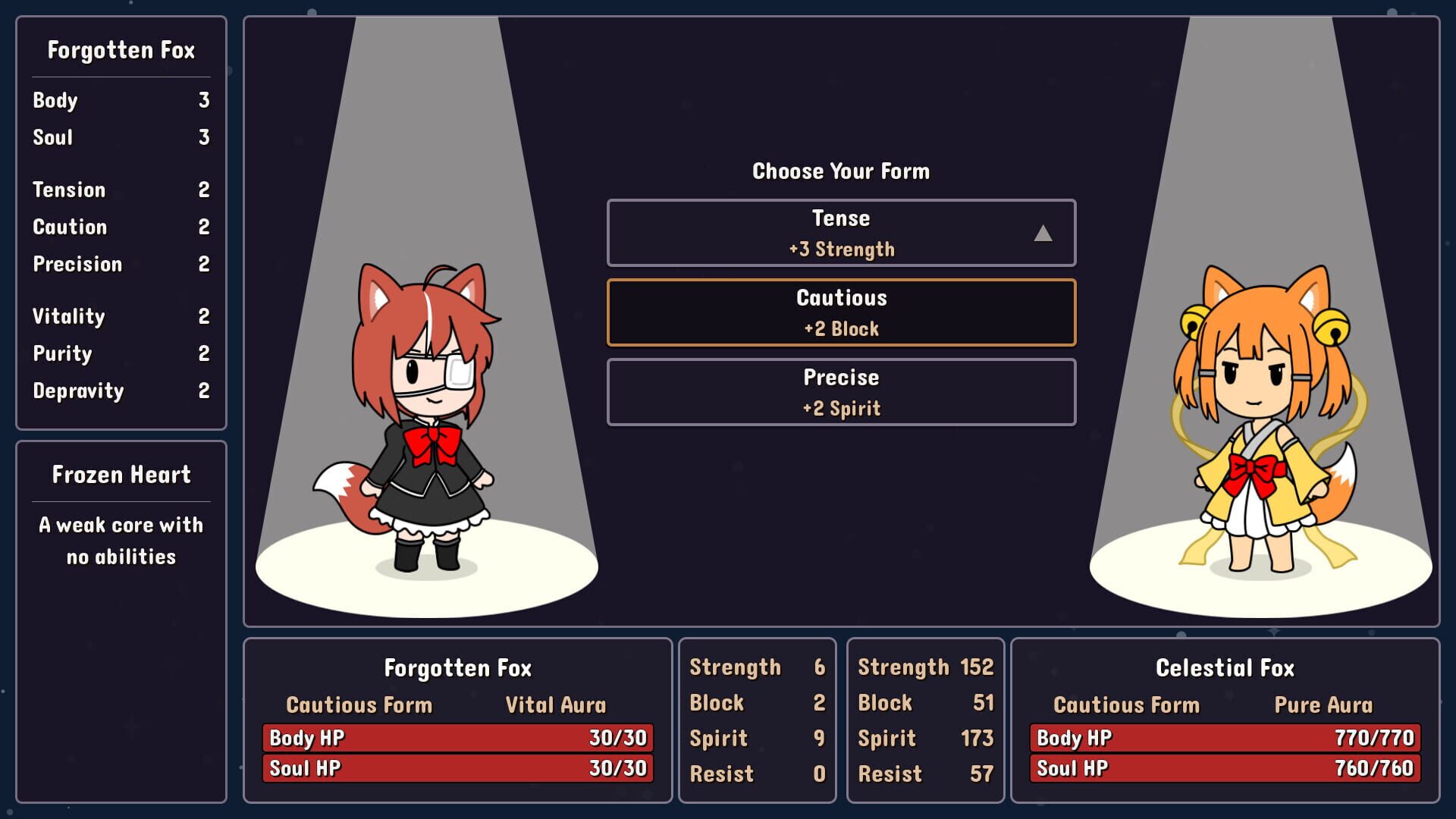Choose the Cautious form with +2 Block

840,312
